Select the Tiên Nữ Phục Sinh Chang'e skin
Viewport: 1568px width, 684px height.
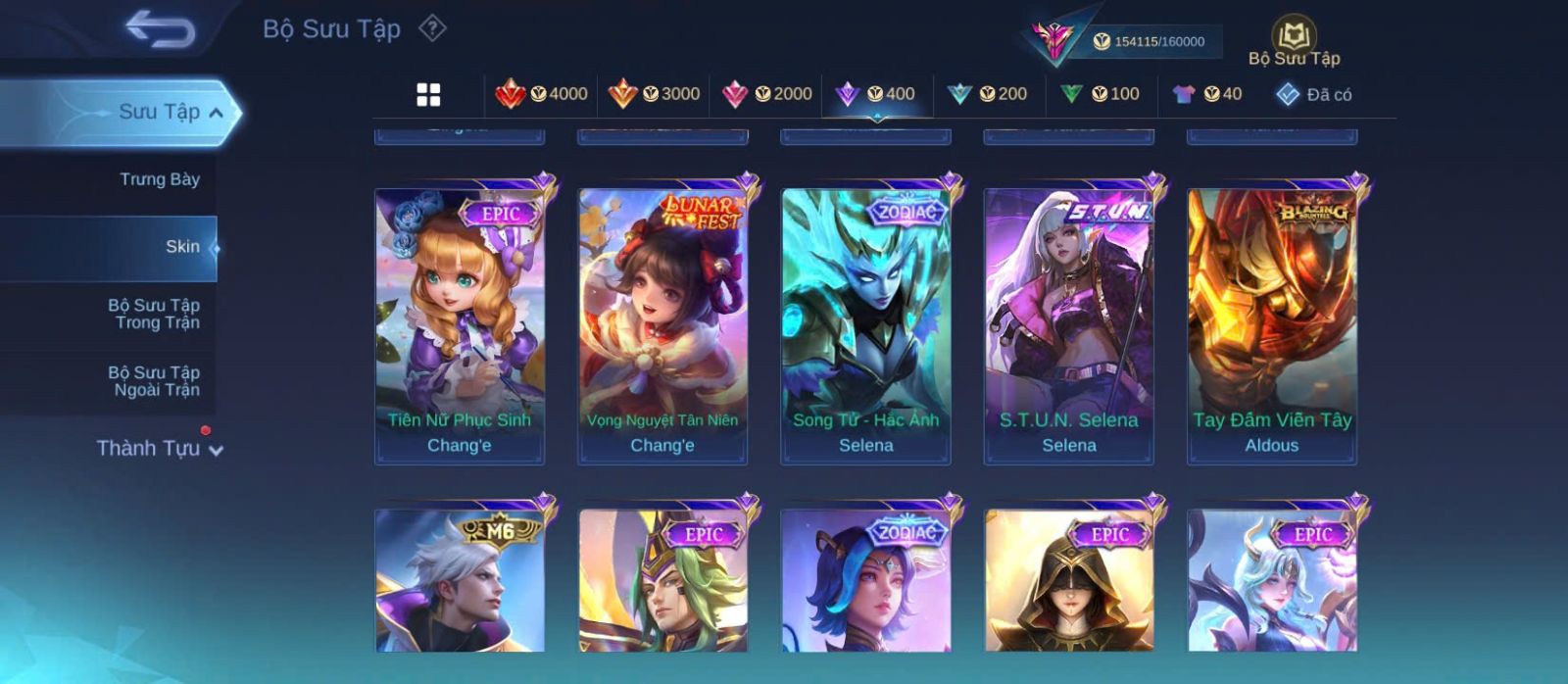(460, 325)
